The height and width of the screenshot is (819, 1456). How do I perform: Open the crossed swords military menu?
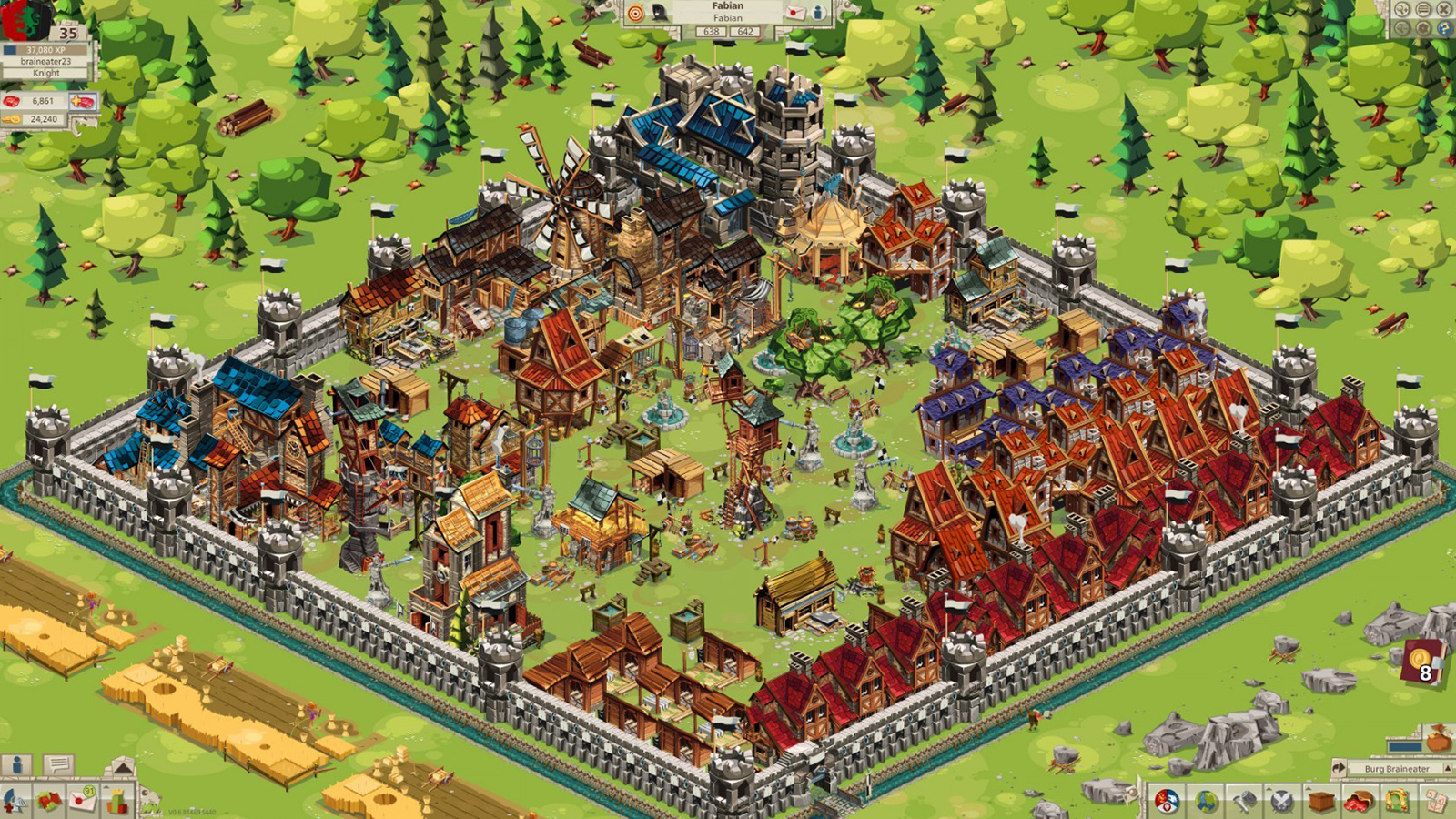(1282, 801)
